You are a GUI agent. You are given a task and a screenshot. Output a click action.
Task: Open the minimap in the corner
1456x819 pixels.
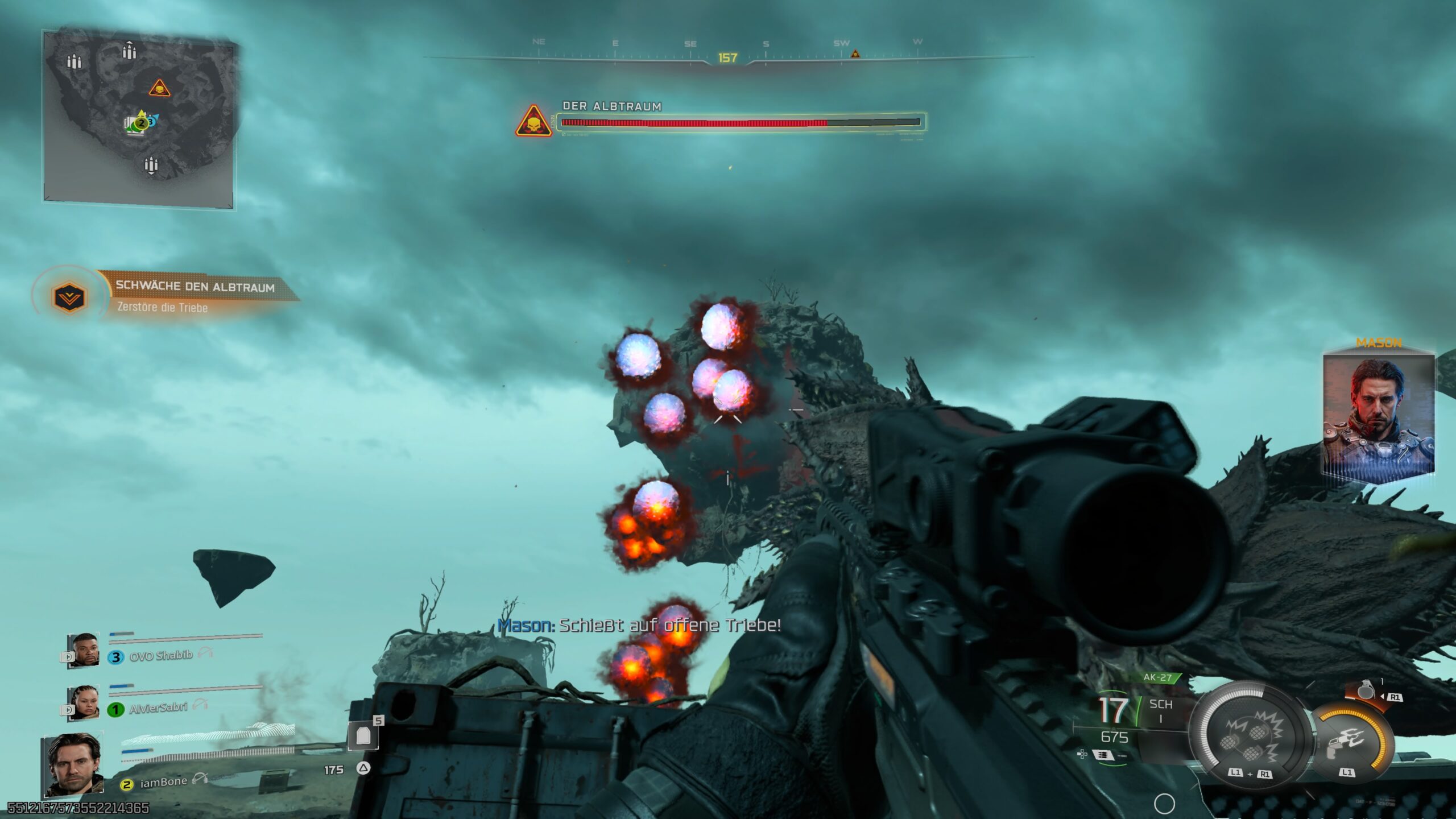pos(139,117)
